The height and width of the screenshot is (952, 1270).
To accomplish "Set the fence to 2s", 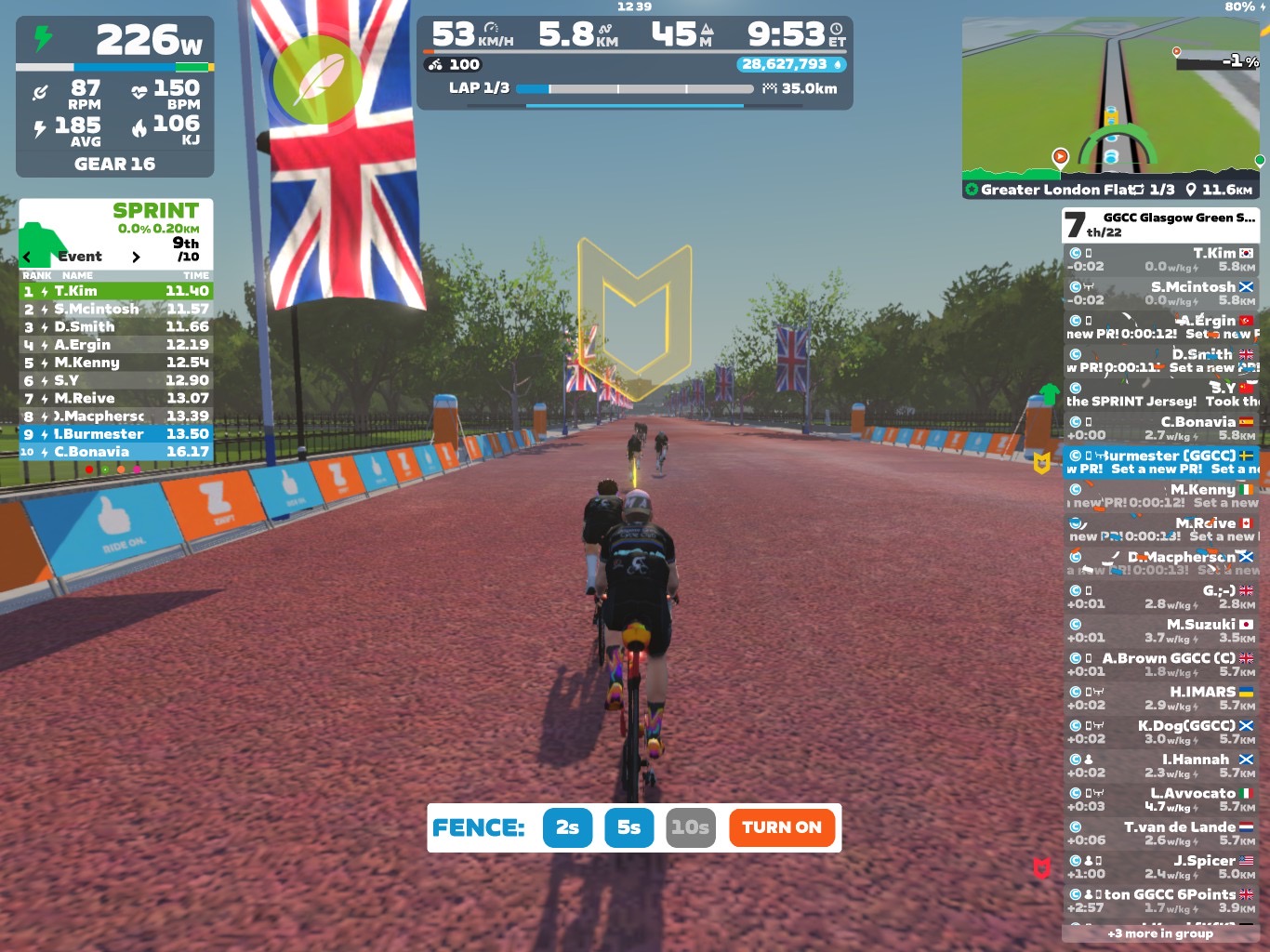I will click(x=567, y=827).
